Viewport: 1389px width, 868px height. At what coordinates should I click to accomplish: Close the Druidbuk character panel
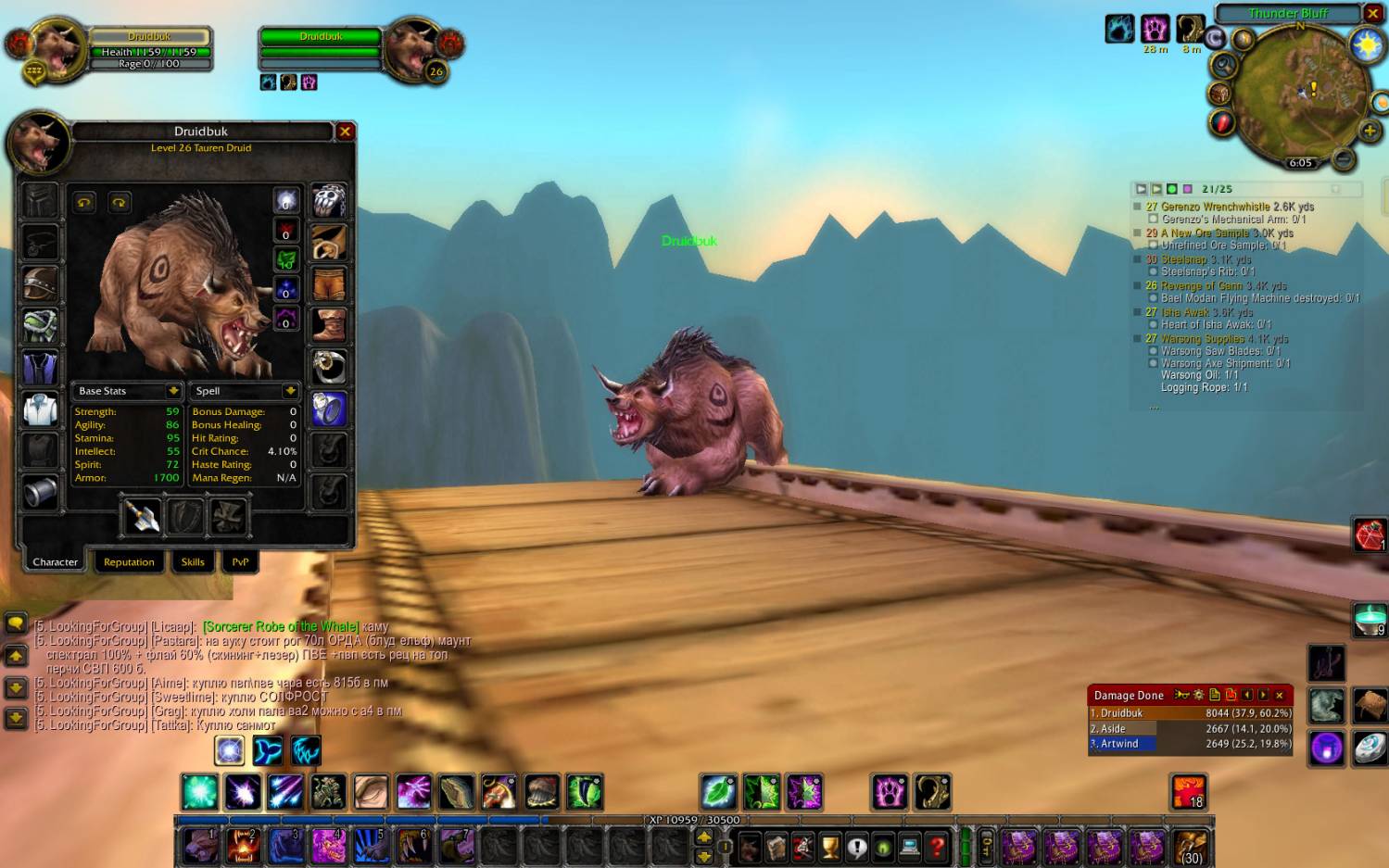coord(345,132)
